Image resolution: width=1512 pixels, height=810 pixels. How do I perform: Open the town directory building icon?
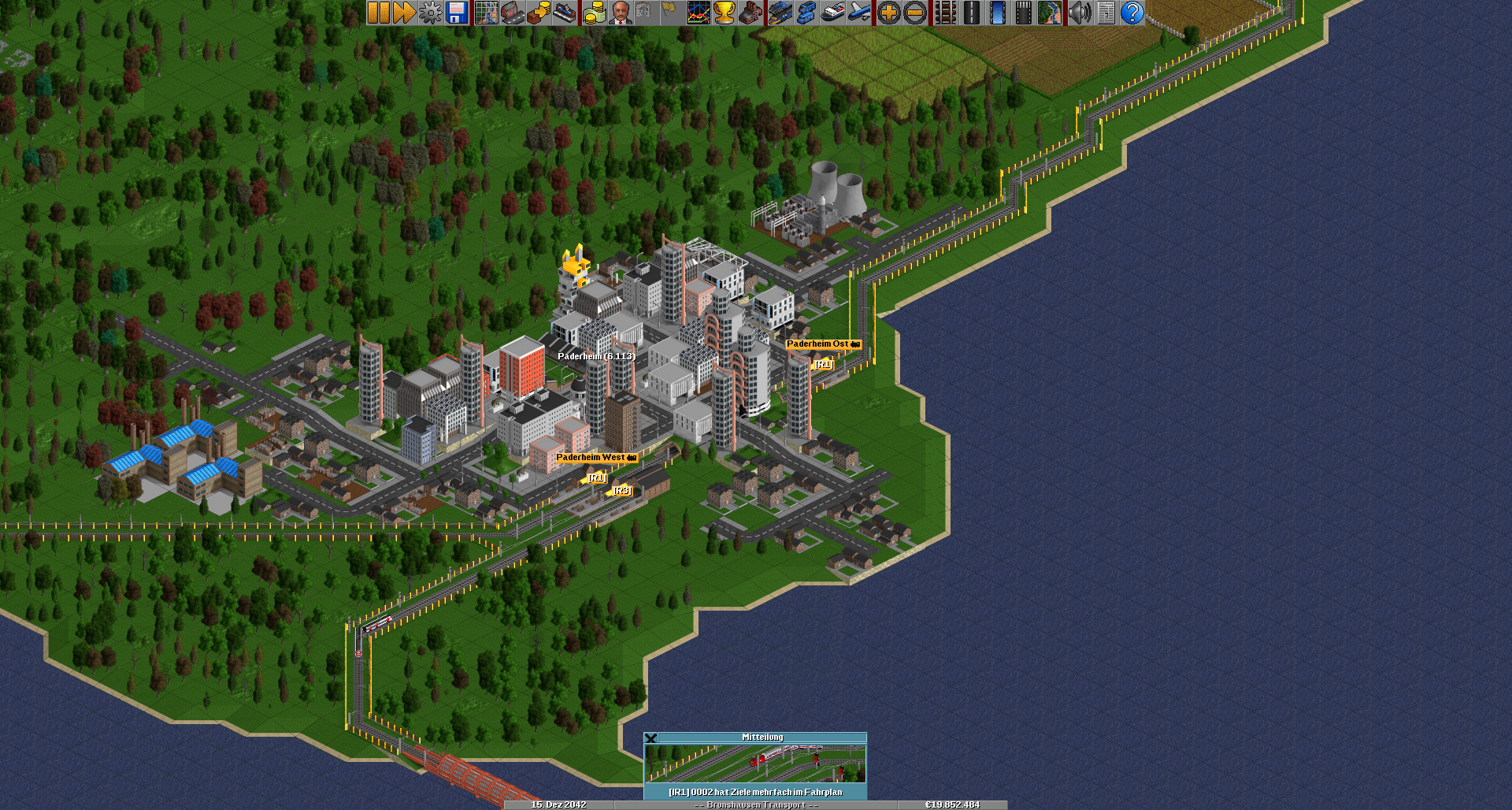coord(513,13)
